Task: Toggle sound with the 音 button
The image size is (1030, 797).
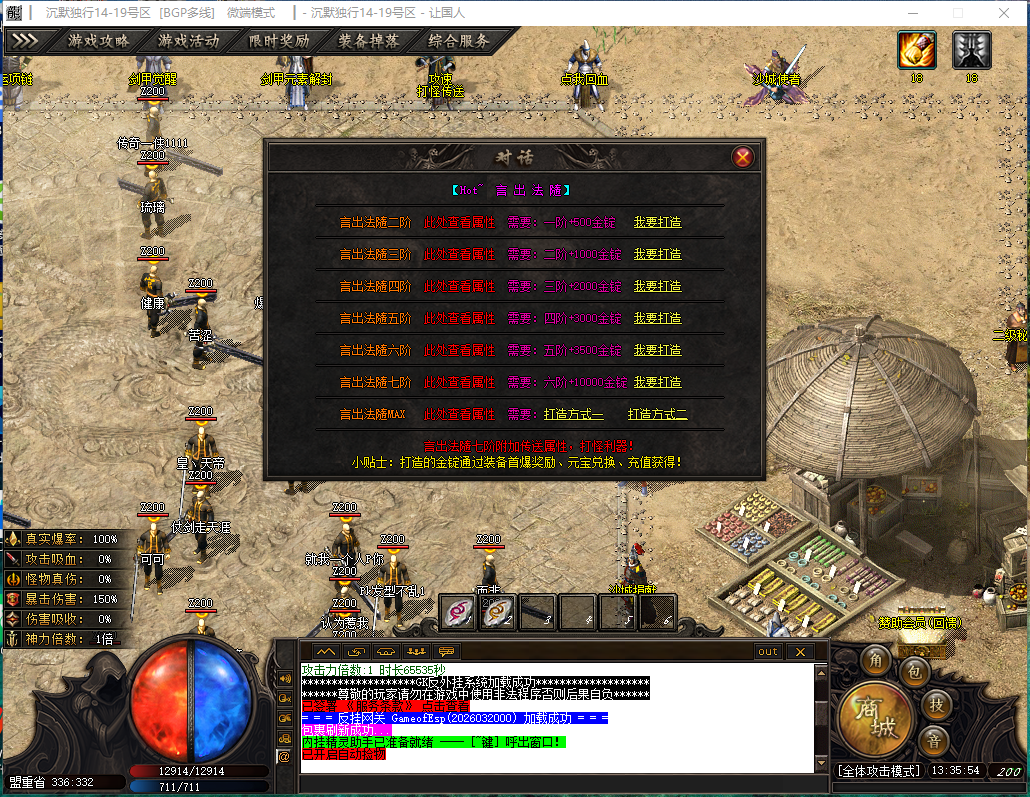Action: coord(933,741)
